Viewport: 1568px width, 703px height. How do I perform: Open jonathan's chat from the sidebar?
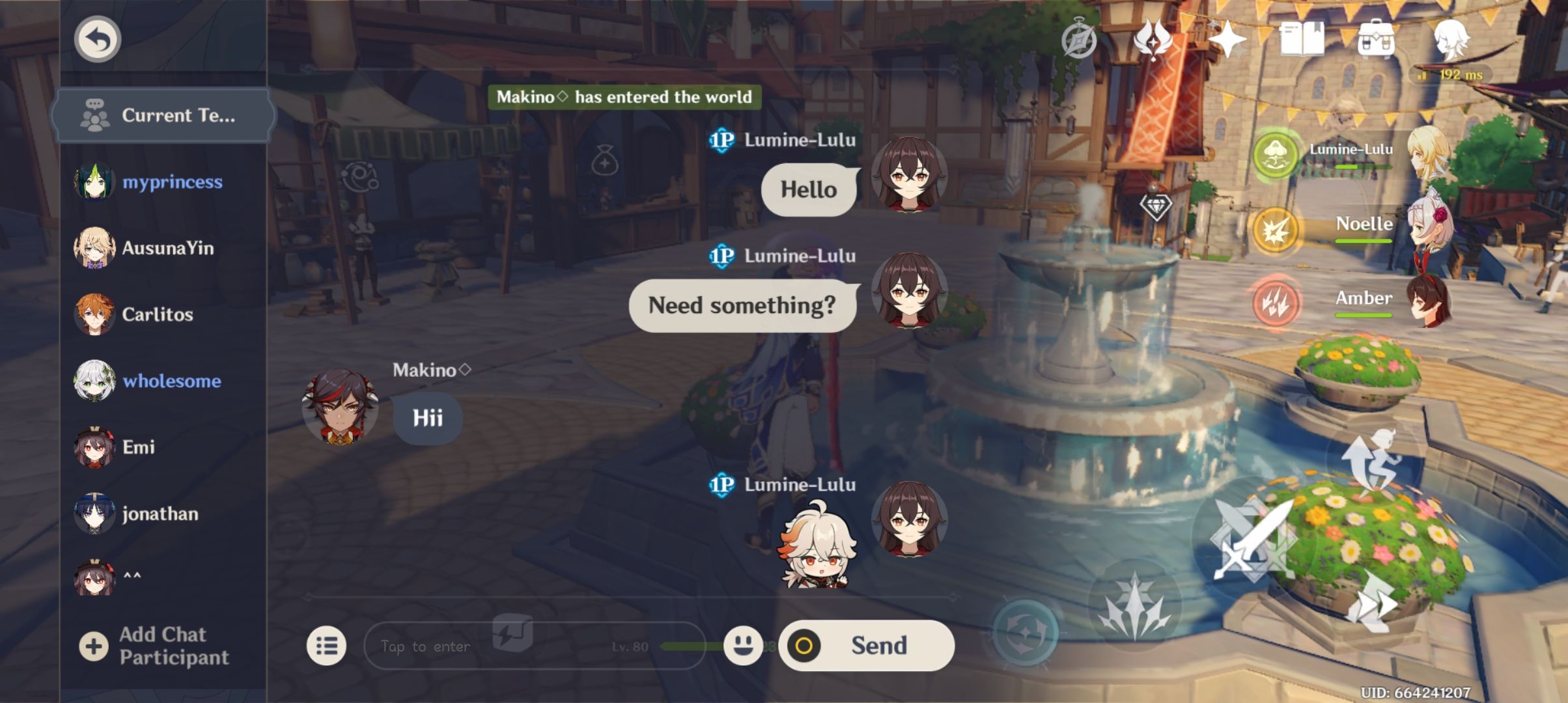click(x=161, y=514)
